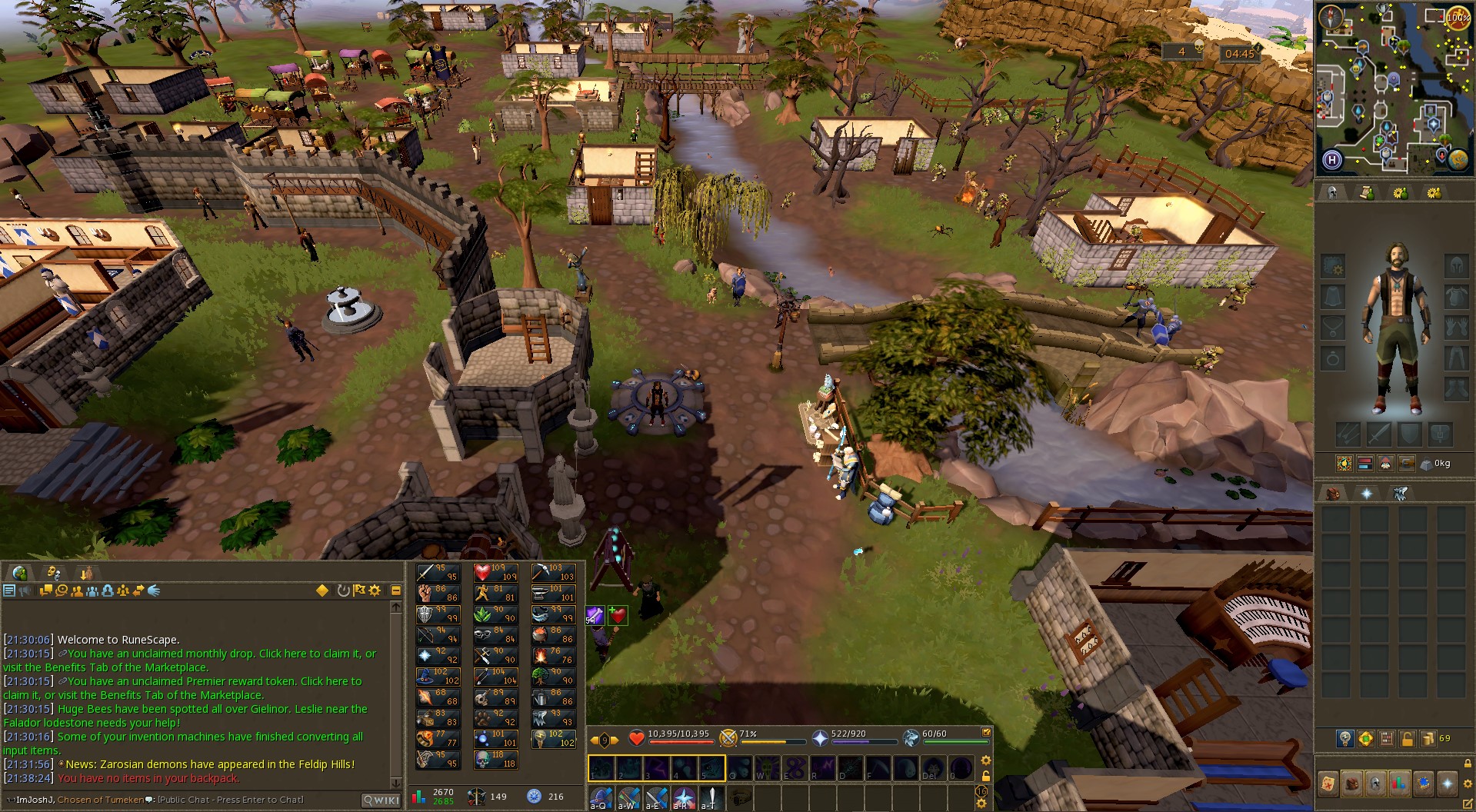Minimize the chat window

tap(396, 591)
